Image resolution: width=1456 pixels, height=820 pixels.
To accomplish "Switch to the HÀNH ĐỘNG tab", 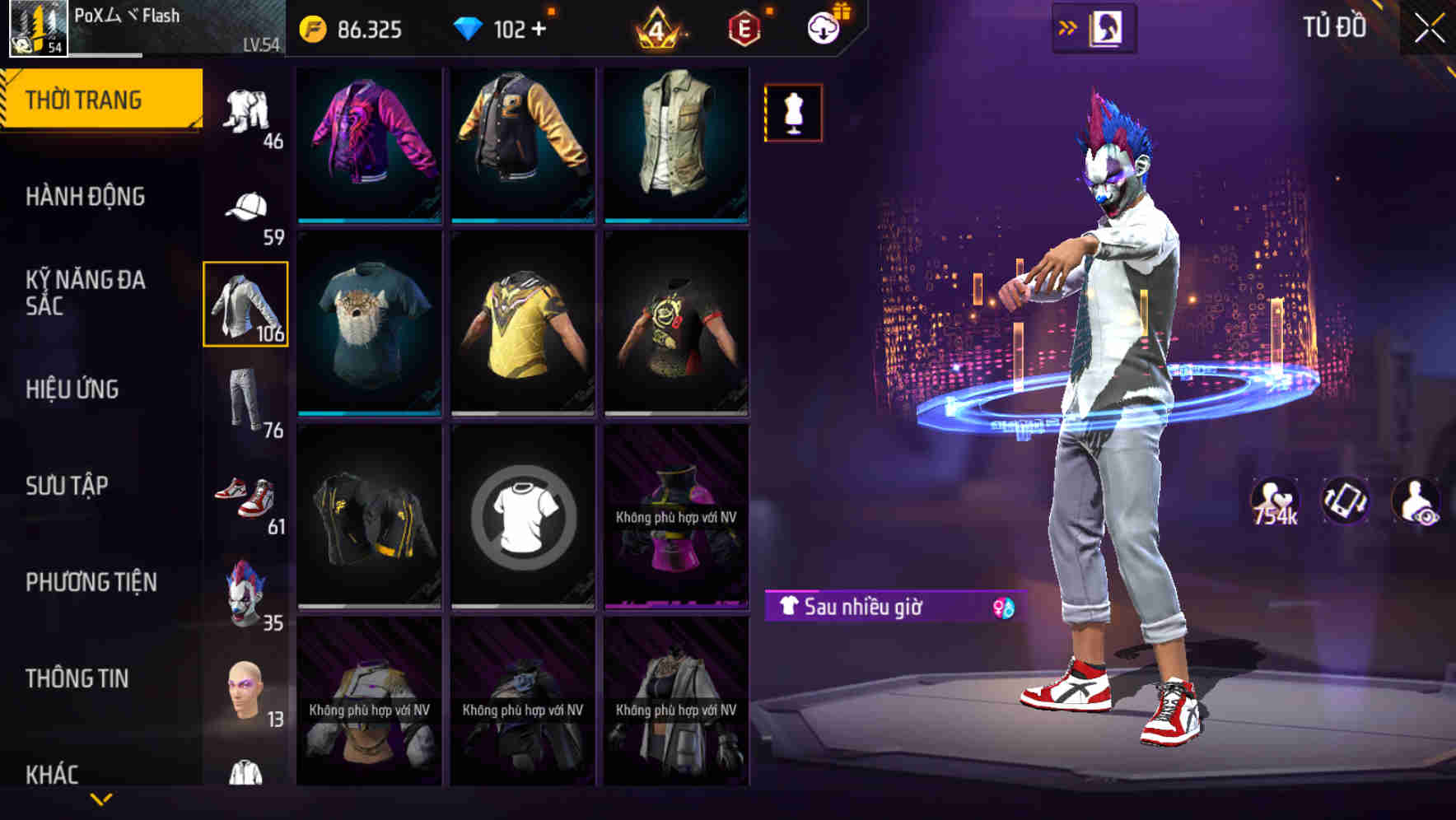I will (86, 197).
